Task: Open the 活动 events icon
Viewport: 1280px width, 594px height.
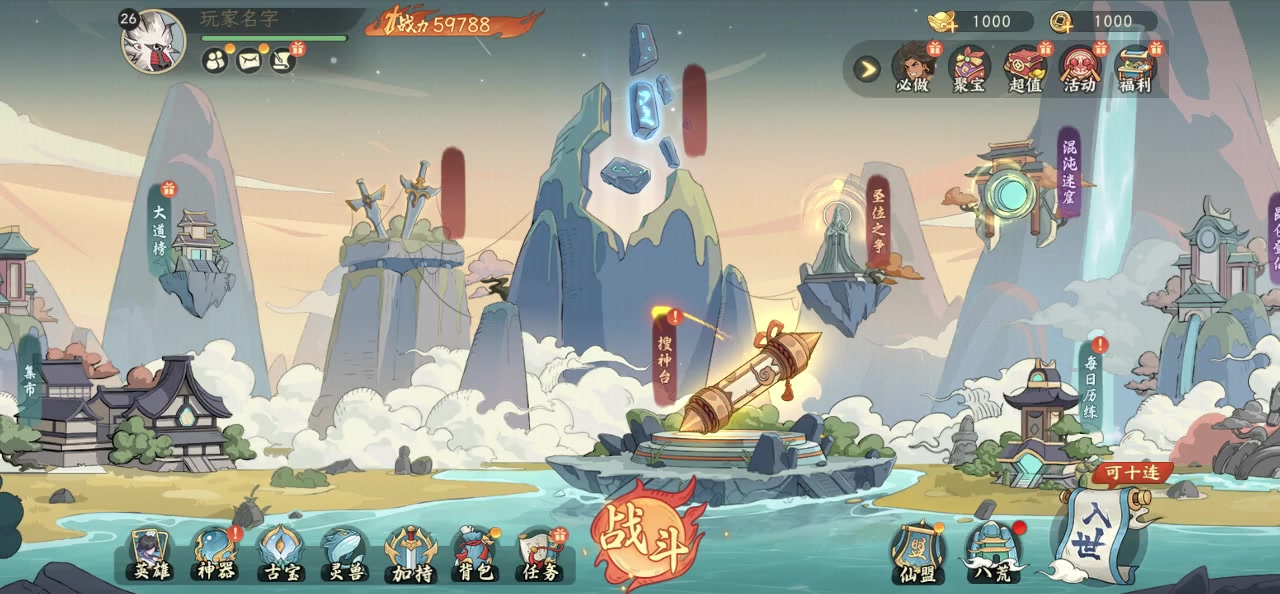Action: point(1080,68)
